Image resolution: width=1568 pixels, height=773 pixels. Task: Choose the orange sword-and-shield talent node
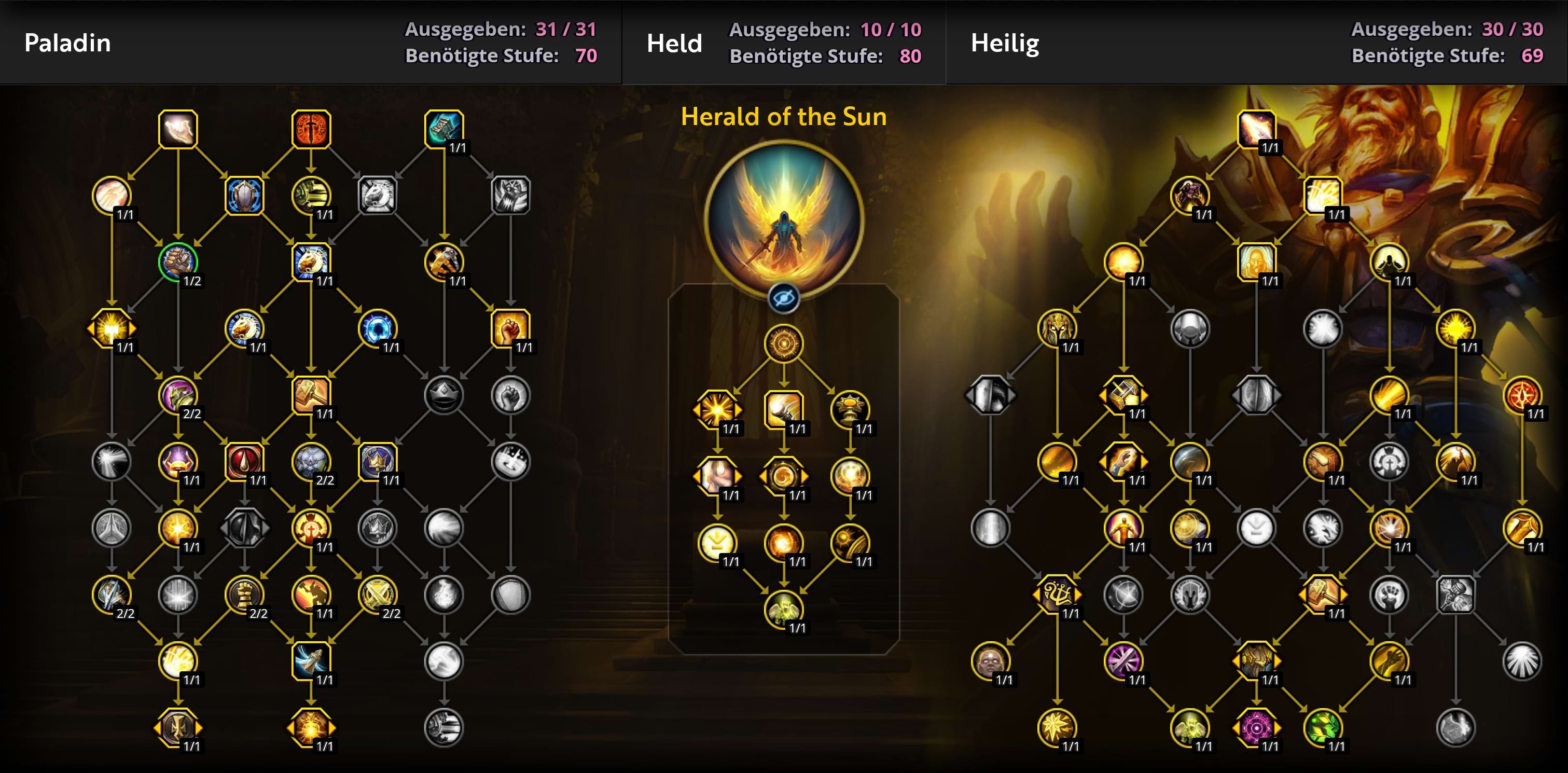(x=311, y=129)
